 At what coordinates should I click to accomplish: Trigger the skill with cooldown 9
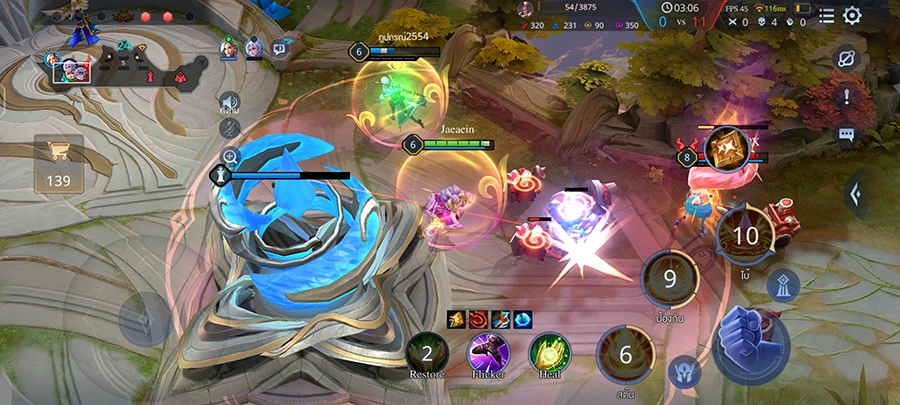(x=671, y=279)
